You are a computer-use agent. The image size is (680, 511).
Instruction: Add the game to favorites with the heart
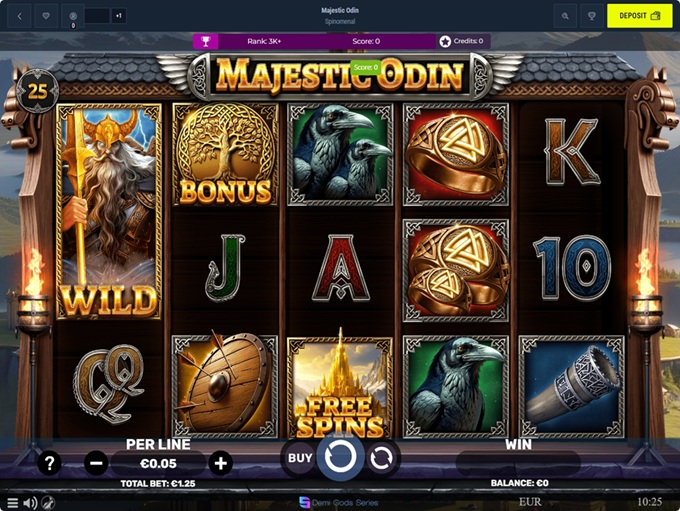(48, 16)
